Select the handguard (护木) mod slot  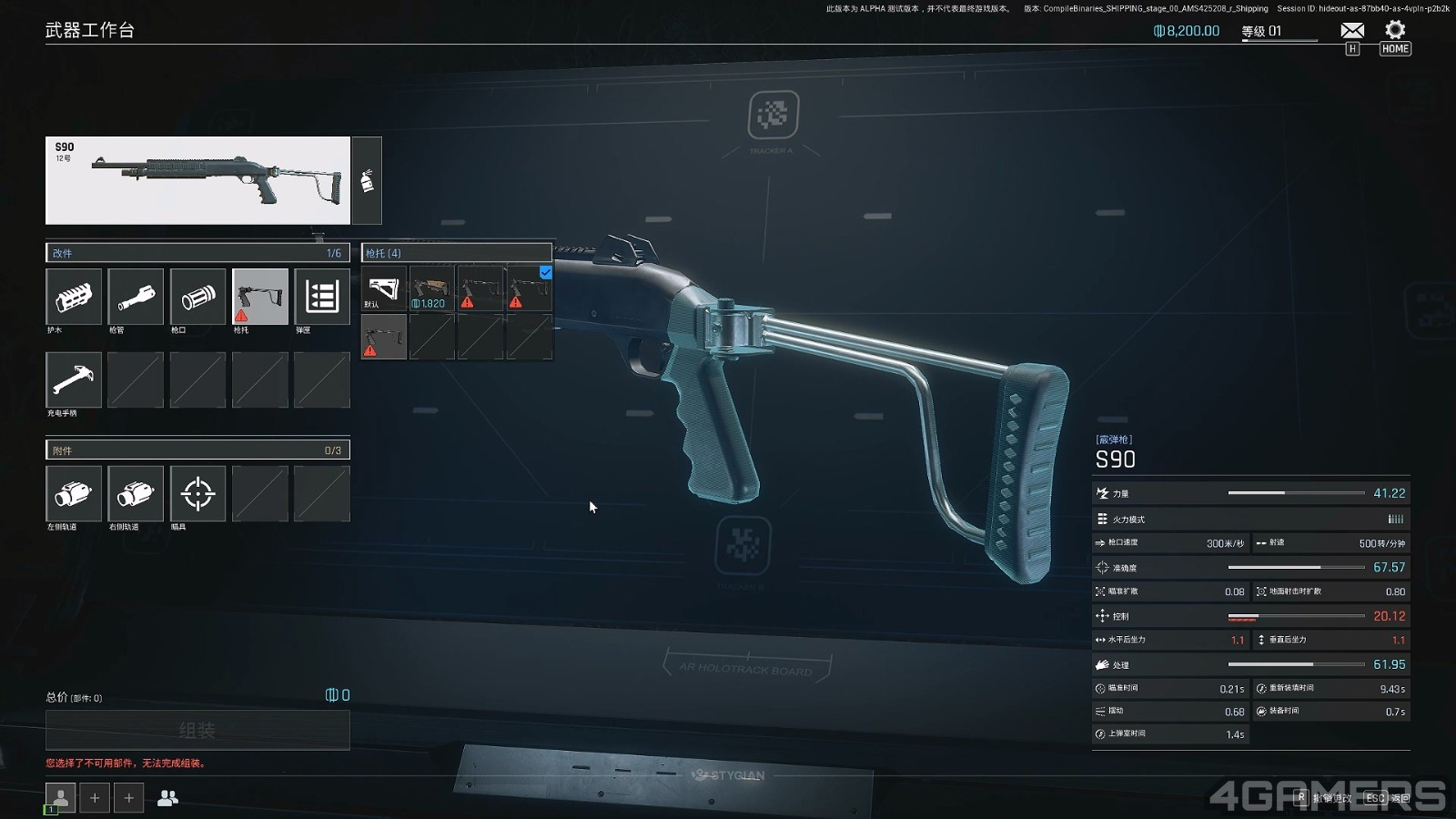tap(74, 297)
